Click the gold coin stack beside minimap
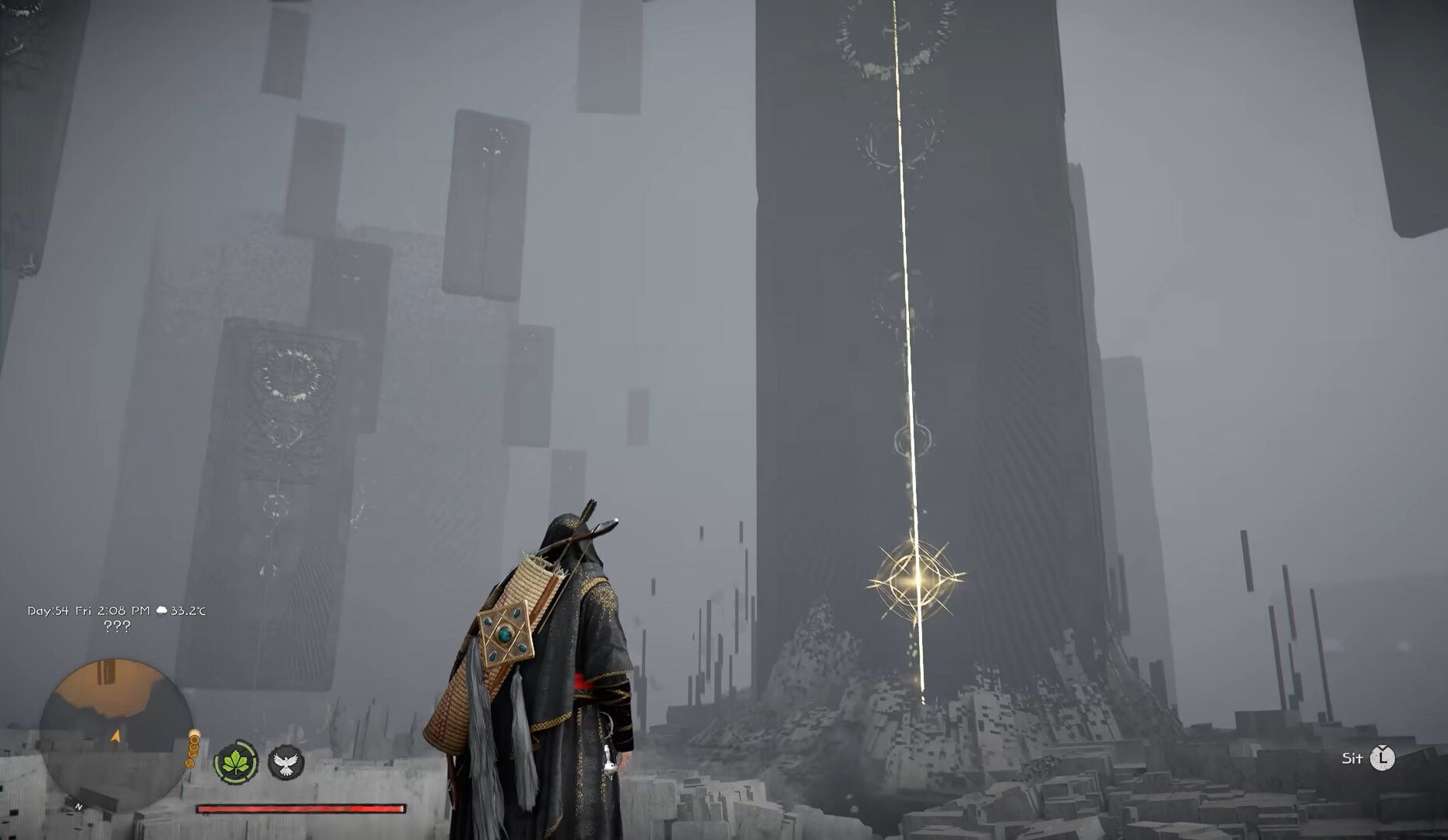 [192, 749]
